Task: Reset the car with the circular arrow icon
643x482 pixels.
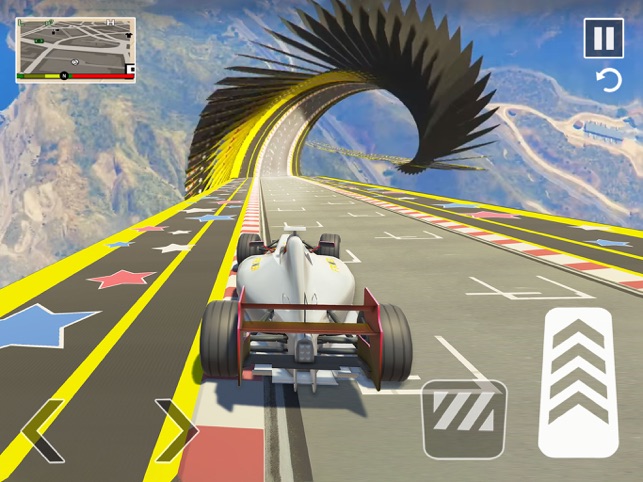Action: (x=608, y=81)
